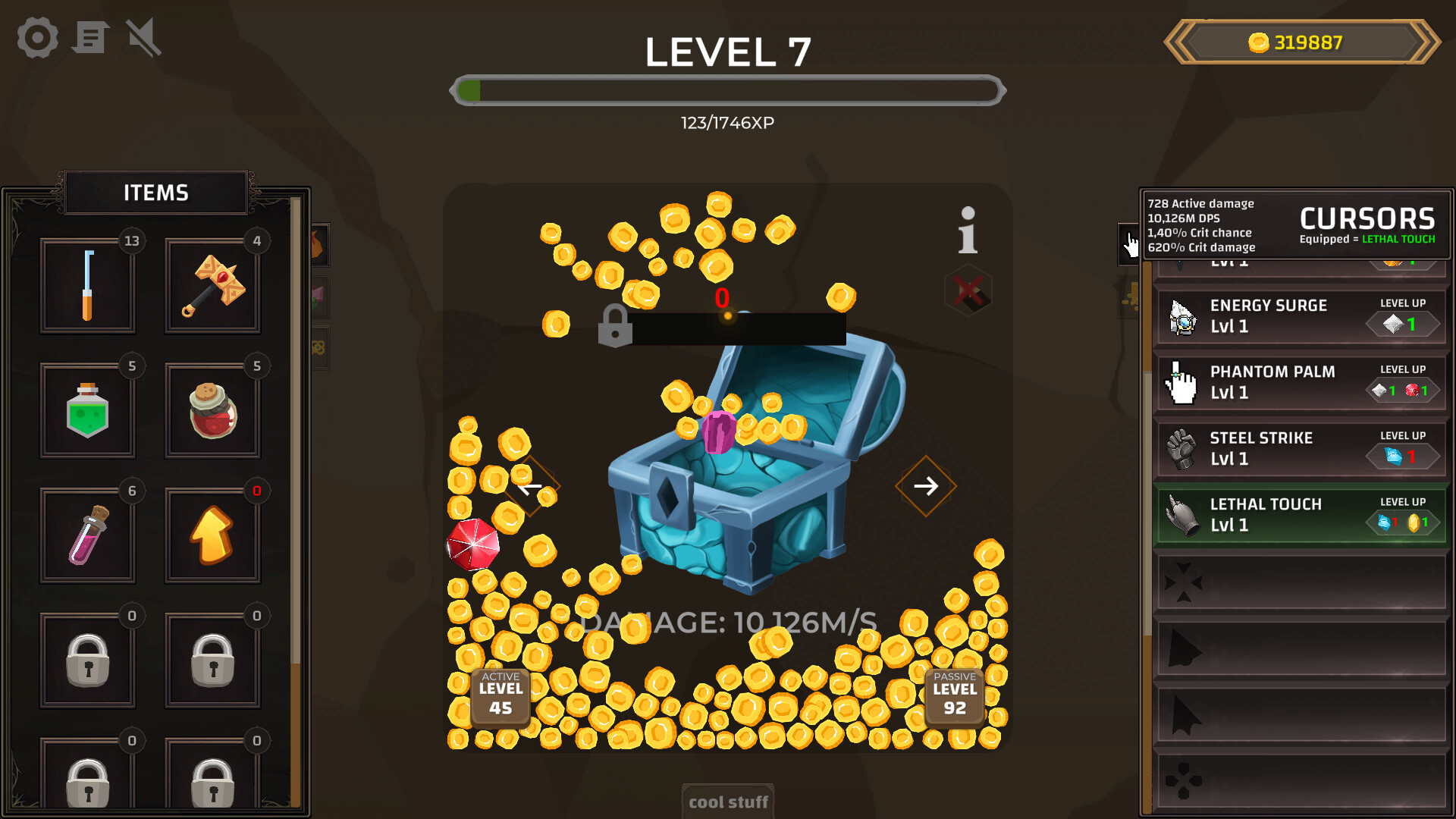Image resolution: width=1456 pixels, height=819 pixels.
Task: Click the green potion item
Action: 87,410
